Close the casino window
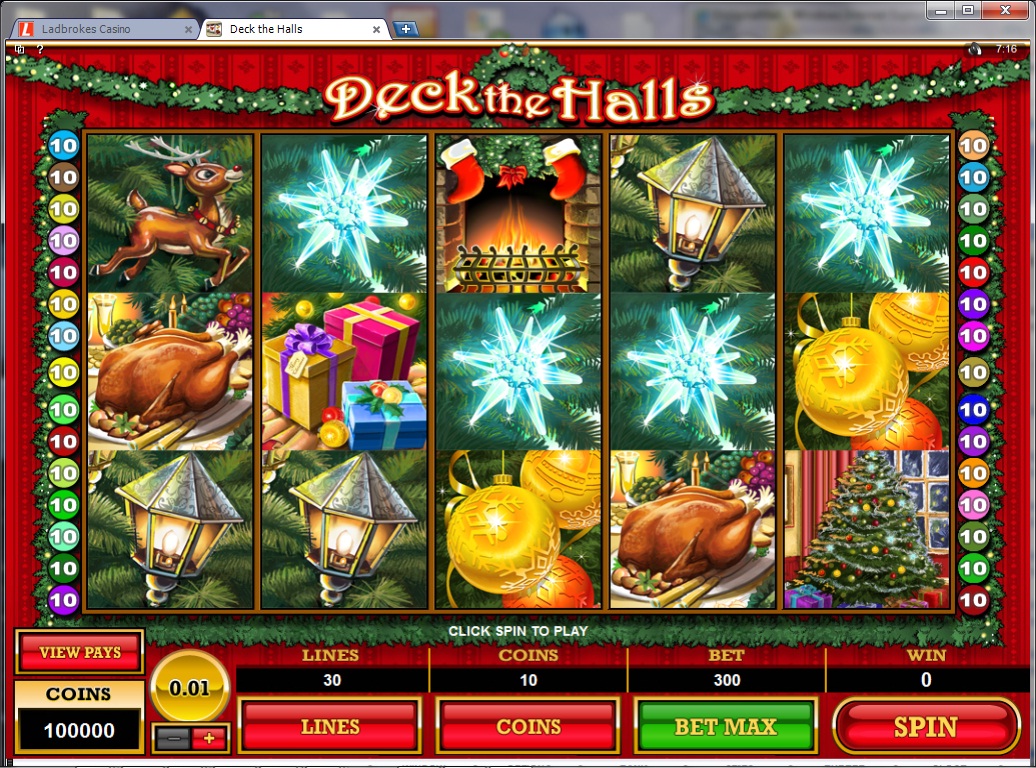 pyautogui.click(x=1004, y=10)
